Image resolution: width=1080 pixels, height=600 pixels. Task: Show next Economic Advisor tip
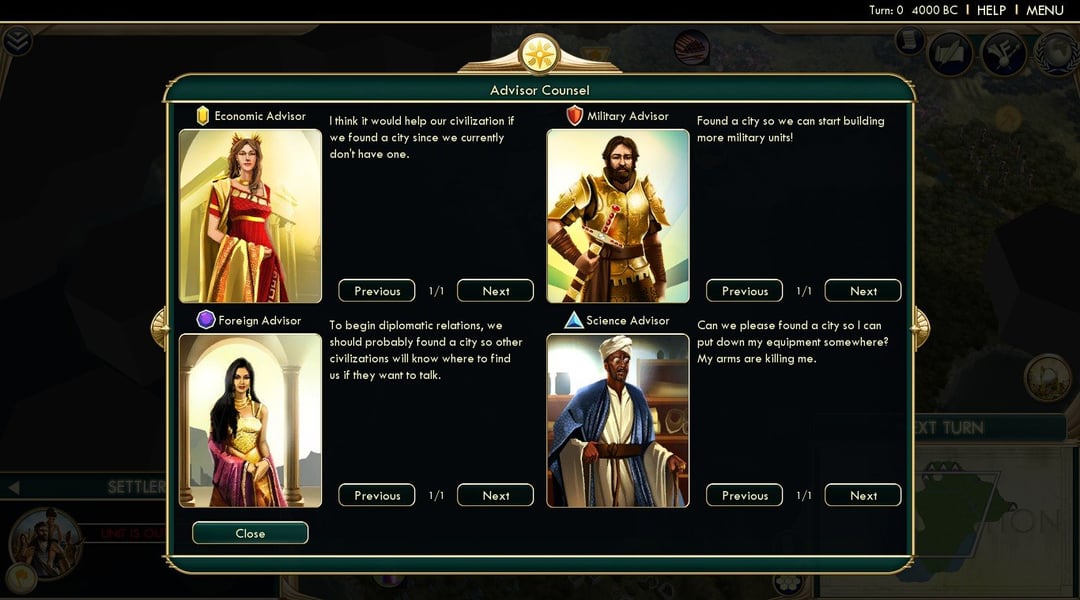click(495, 291)
